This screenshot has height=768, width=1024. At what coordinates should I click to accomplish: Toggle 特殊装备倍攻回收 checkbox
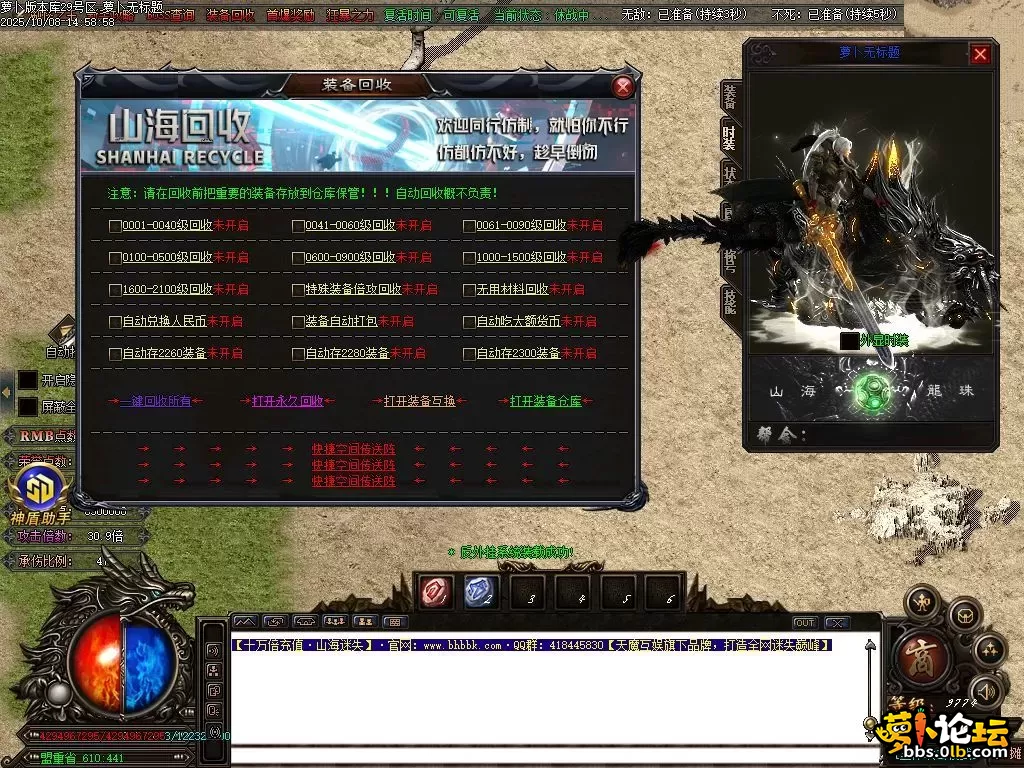[298, 290]
